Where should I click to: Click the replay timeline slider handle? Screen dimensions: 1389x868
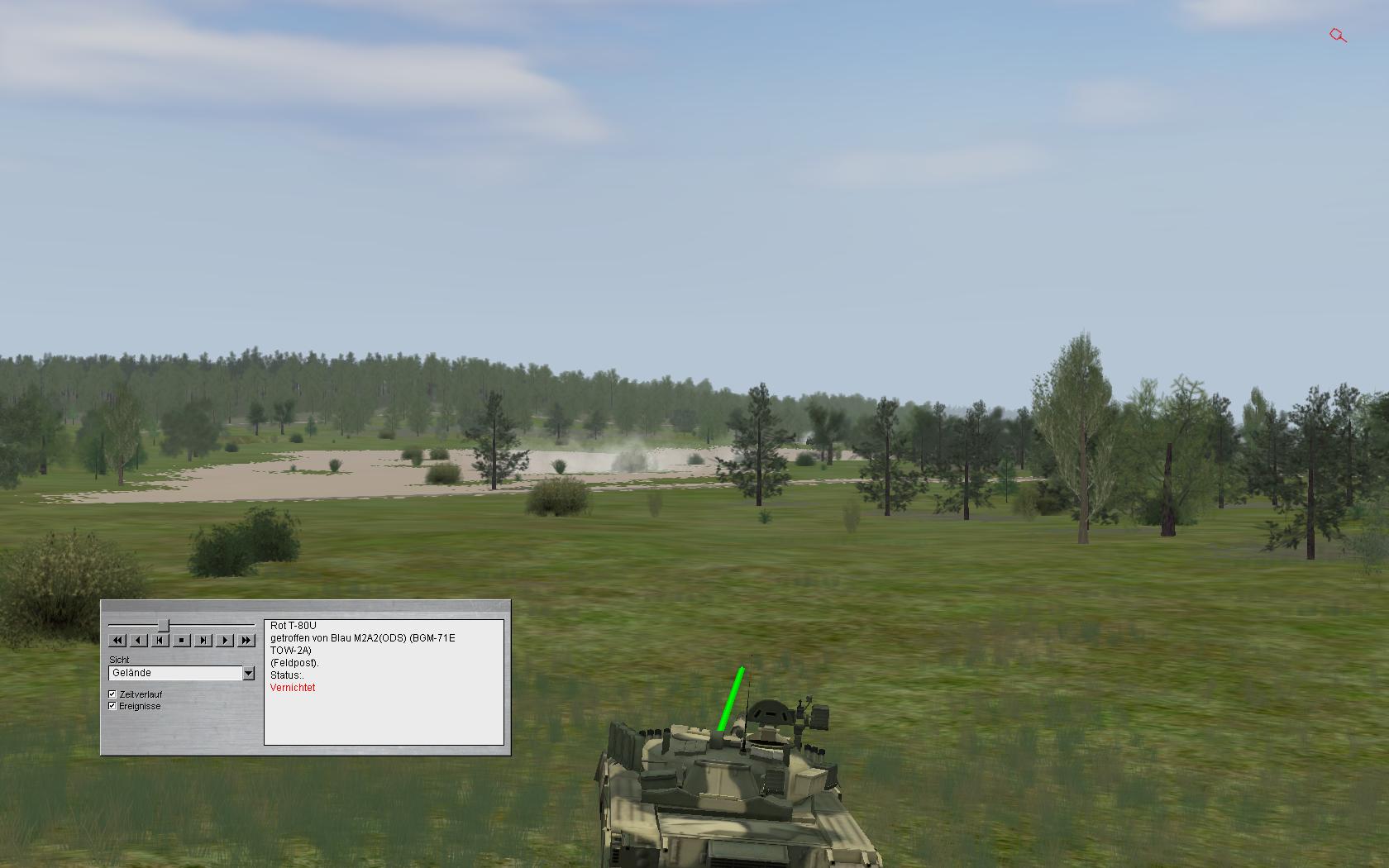tap(164, 625)
